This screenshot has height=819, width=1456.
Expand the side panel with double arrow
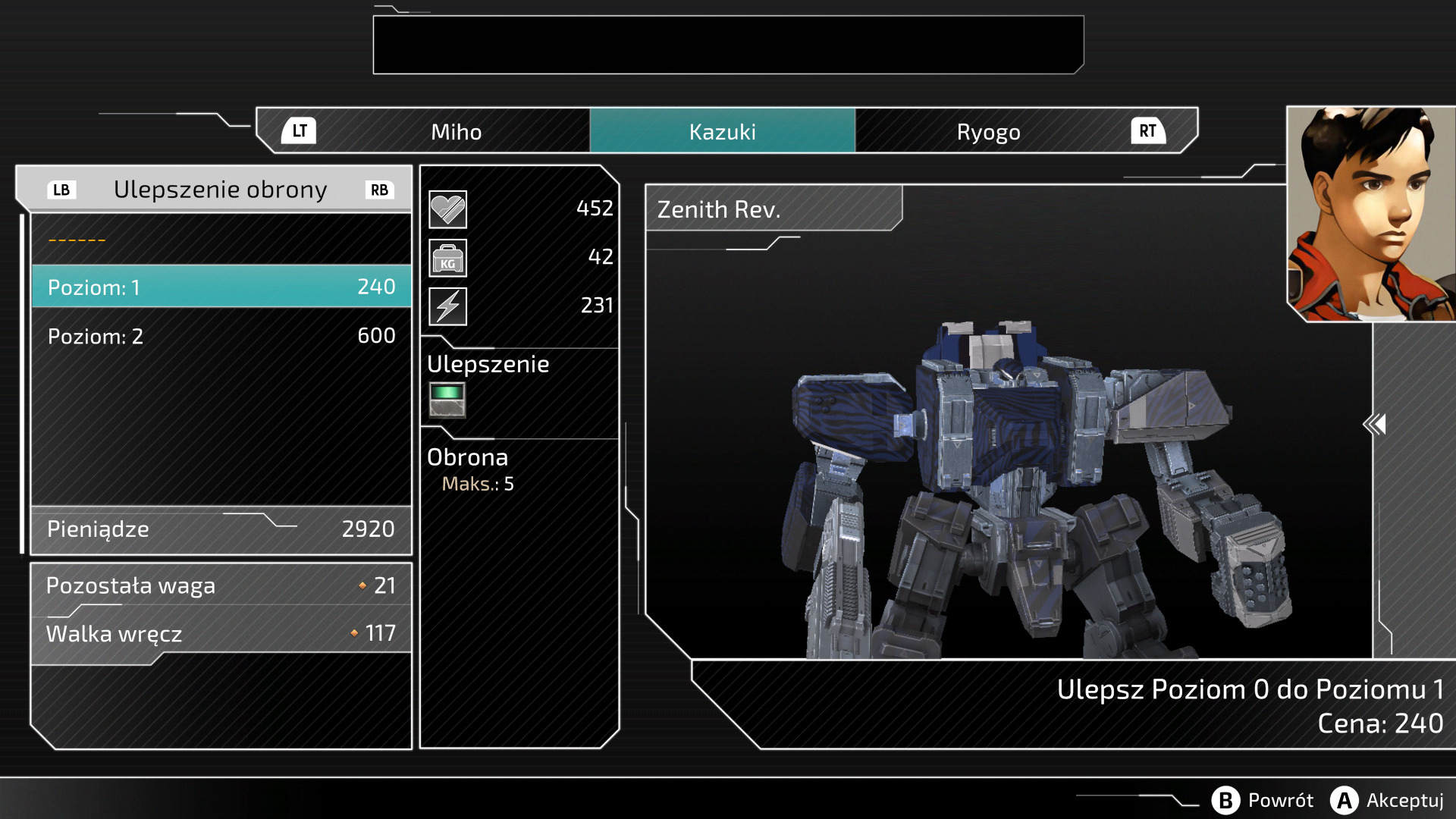[1374, 424]
